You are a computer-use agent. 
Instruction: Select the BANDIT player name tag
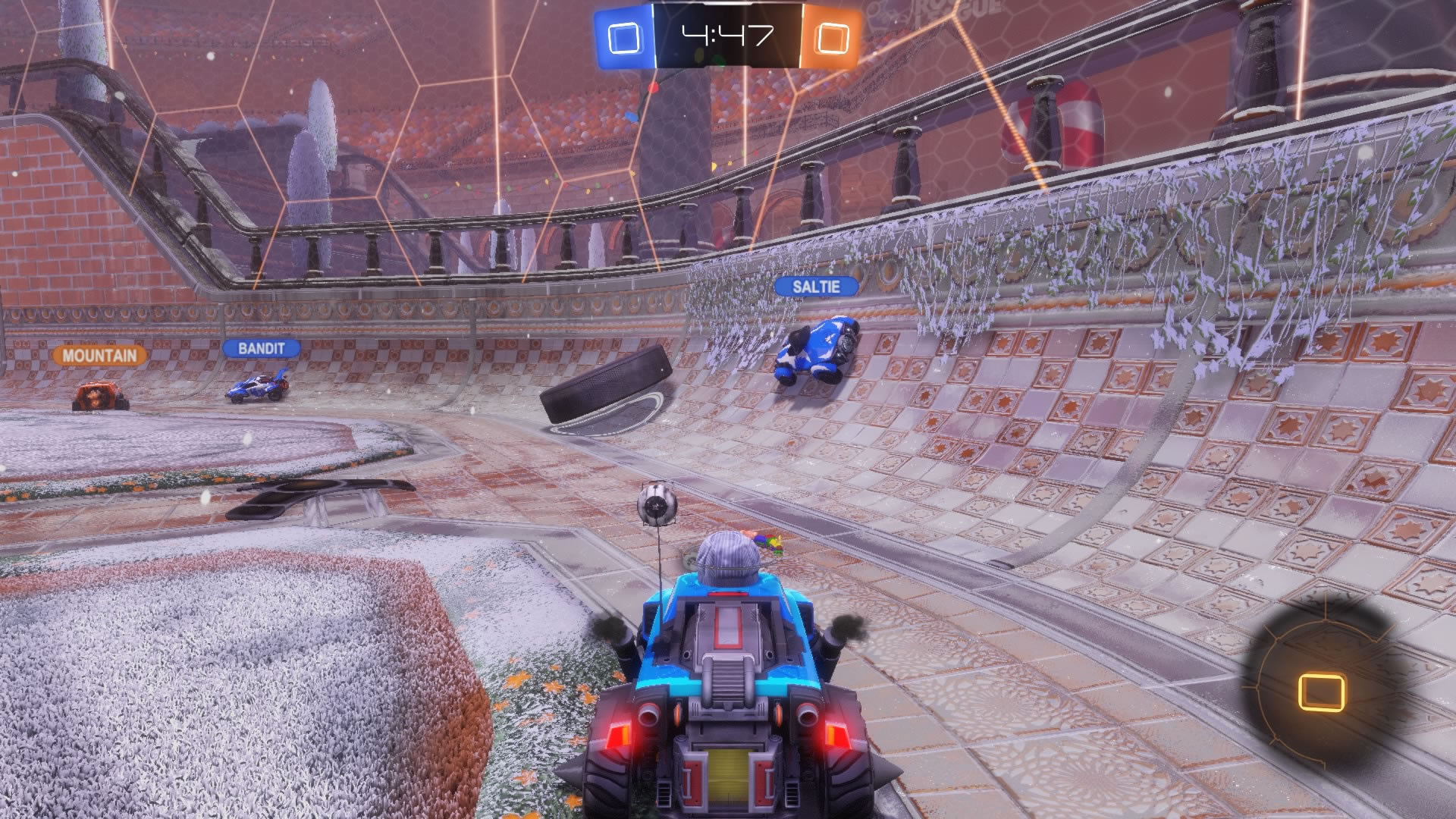pyautogui.click(x=262, y=348)
